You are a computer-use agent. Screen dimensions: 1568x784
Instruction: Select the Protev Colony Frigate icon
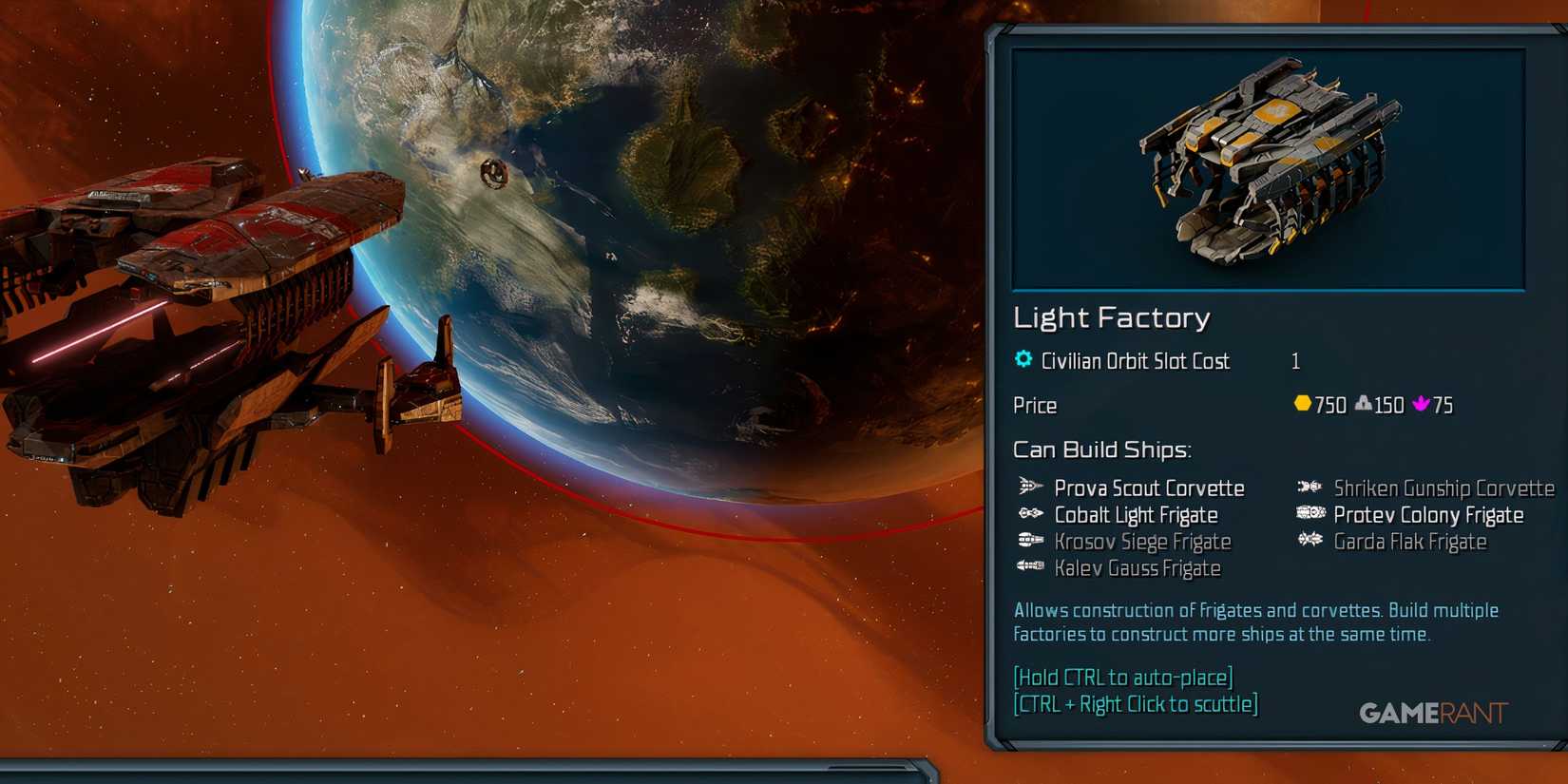coord(1309,514)
